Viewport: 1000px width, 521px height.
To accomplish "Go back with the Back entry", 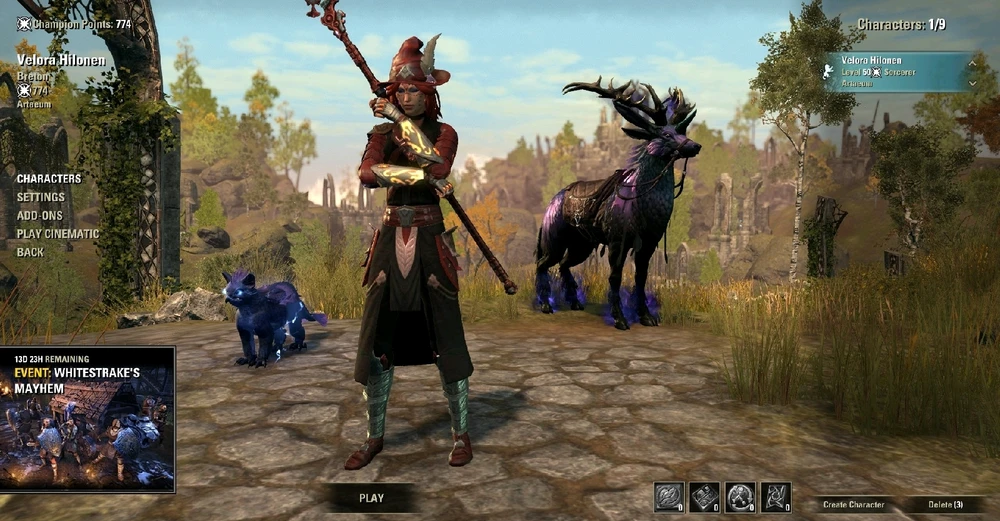I will (30, 252).
